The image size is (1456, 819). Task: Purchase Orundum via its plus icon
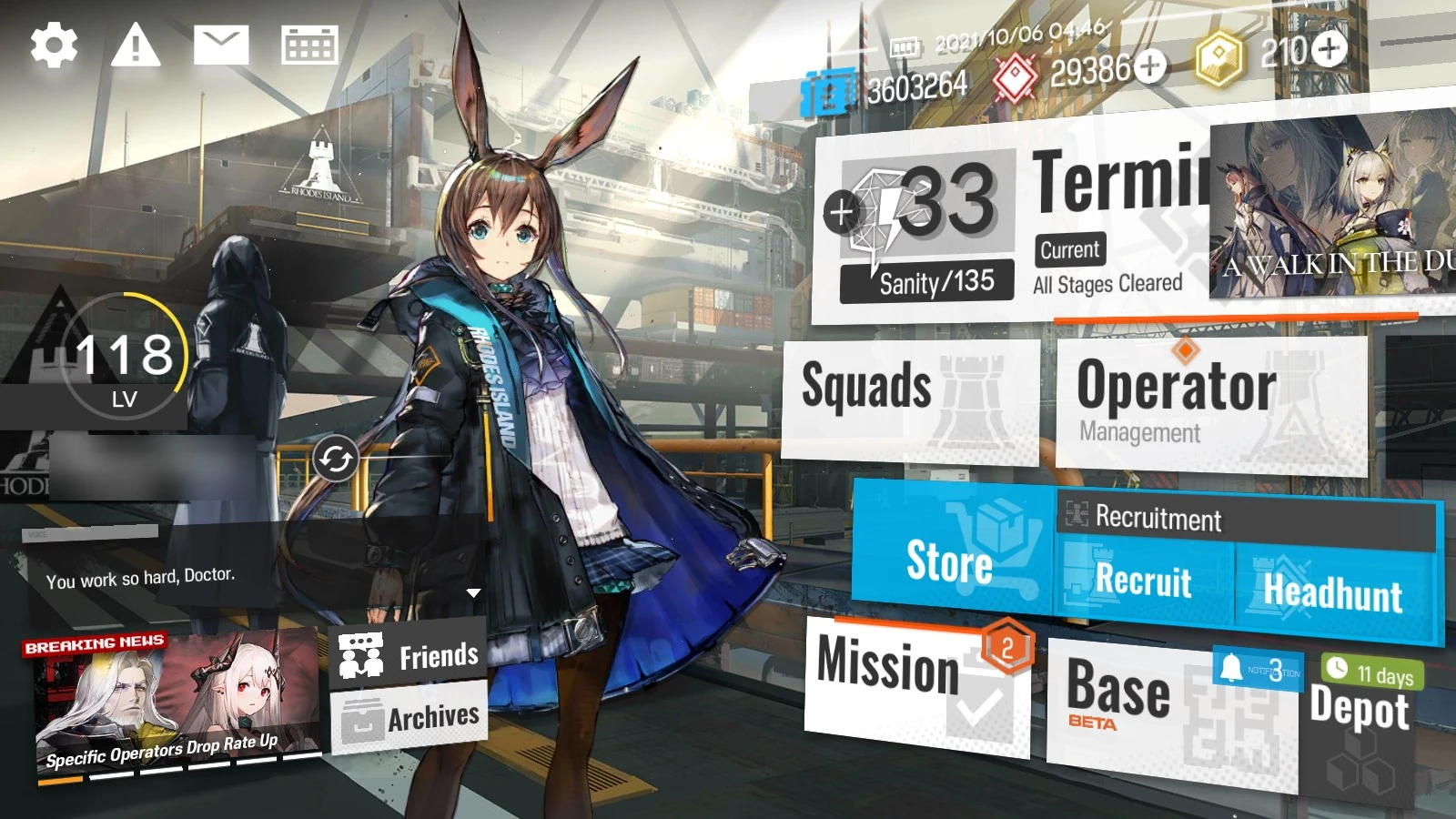point(1151,67)
